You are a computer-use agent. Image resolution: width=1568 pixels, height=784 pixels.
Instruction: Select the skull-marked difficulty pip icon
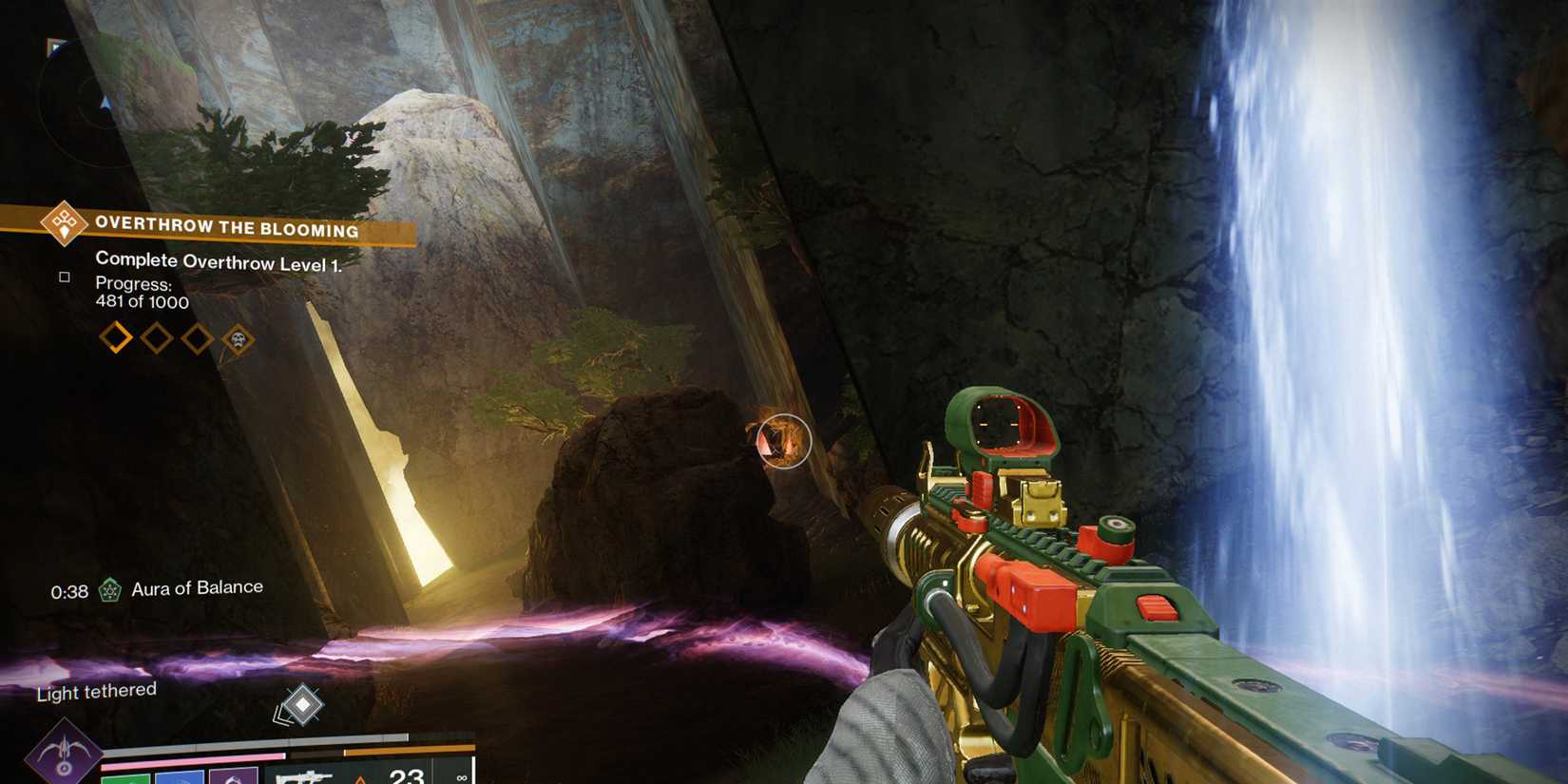click(236, 336)
